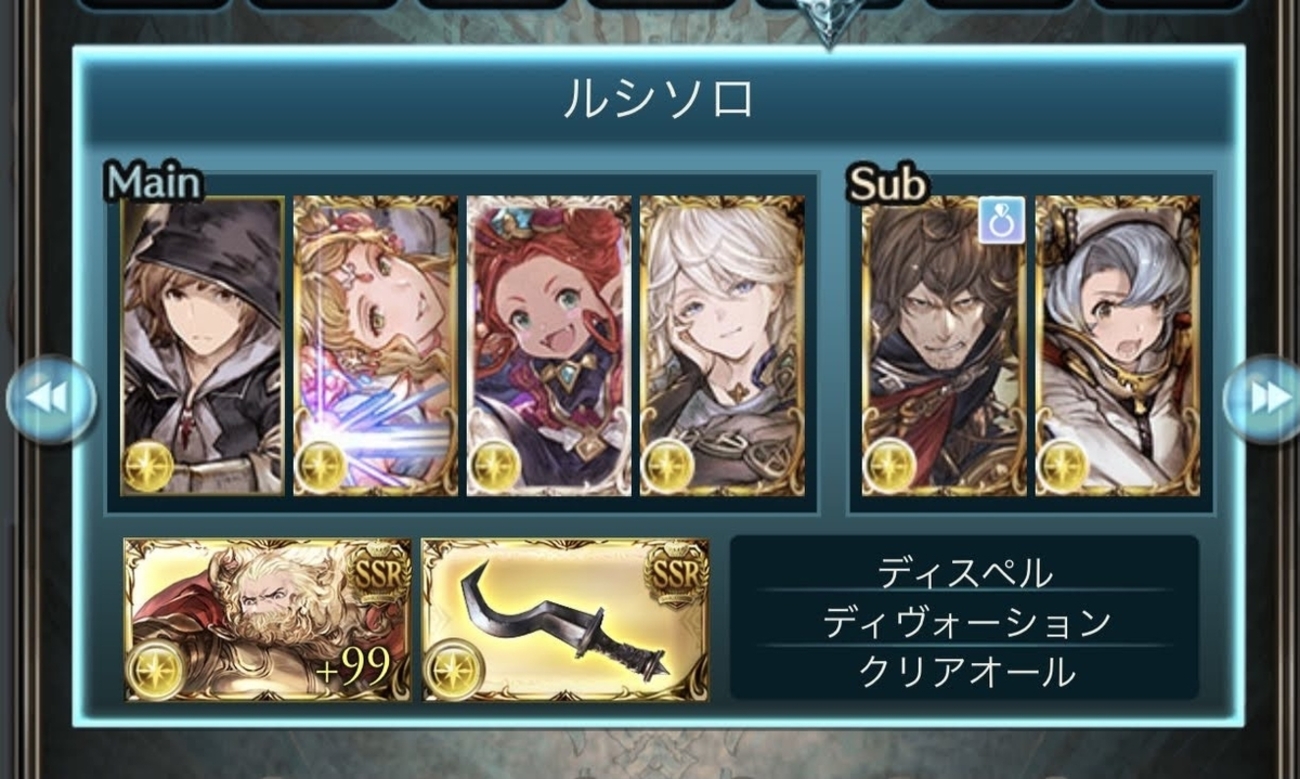Image resolution: width=1300 pixels, height=779 pixels.
Task: Click the ディスペル skill entry
Action: [x=965, y=573]
